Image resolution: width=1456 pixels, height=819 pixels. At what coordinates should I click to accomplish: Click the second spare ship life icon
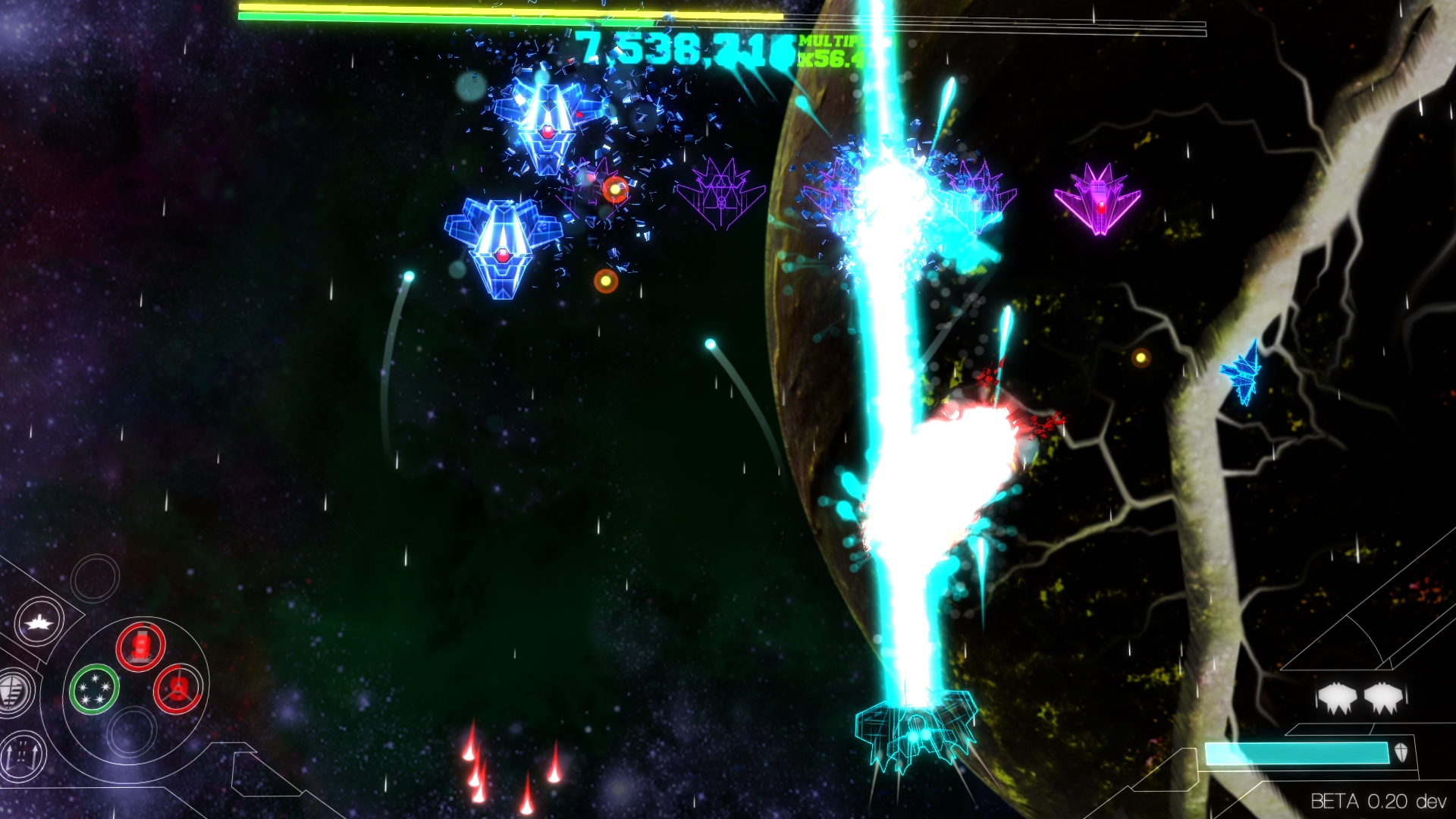1384,697
